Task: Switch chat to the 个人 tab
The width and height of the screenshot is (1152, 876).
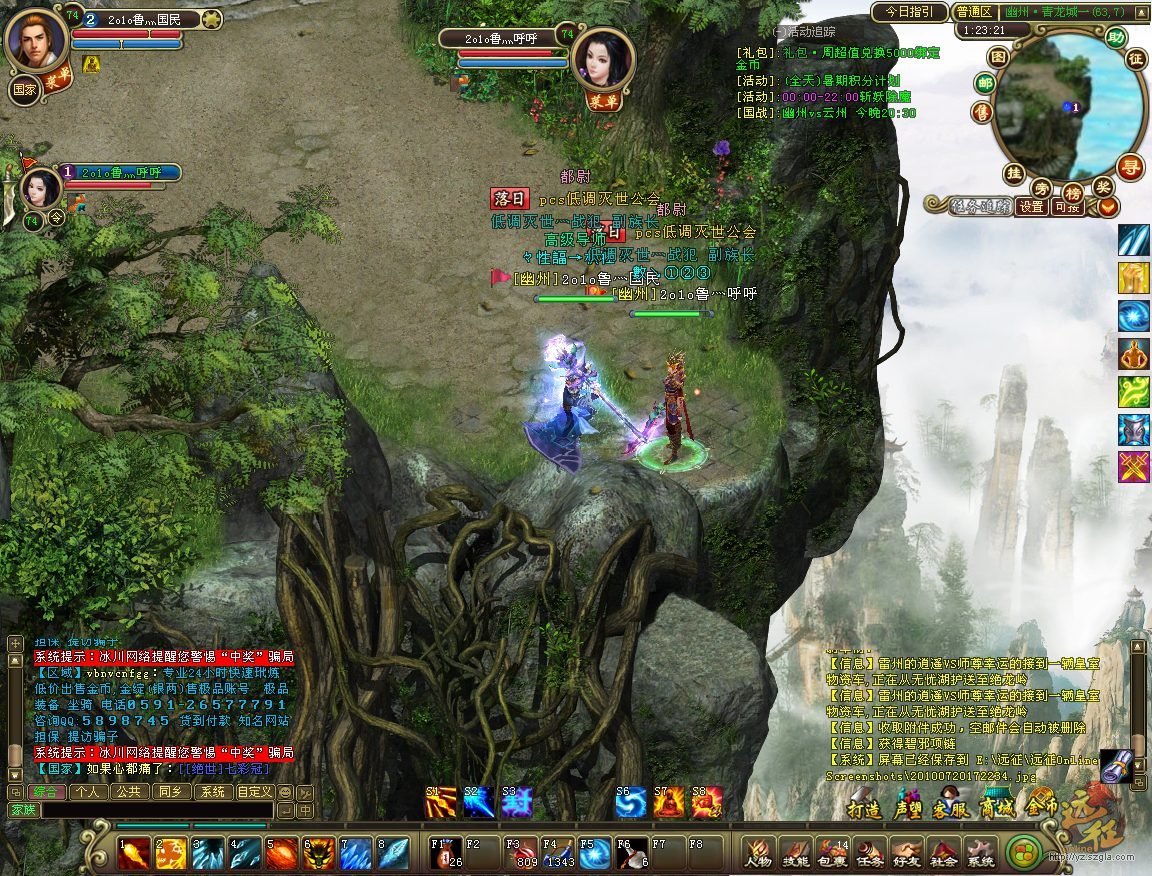Action: point(88,791)
